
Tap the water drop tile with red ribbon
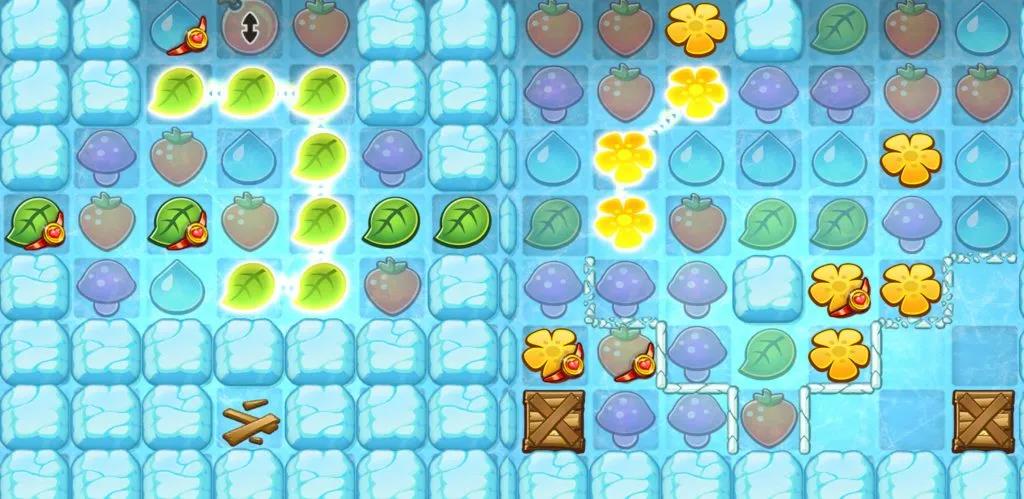[176, 30]
